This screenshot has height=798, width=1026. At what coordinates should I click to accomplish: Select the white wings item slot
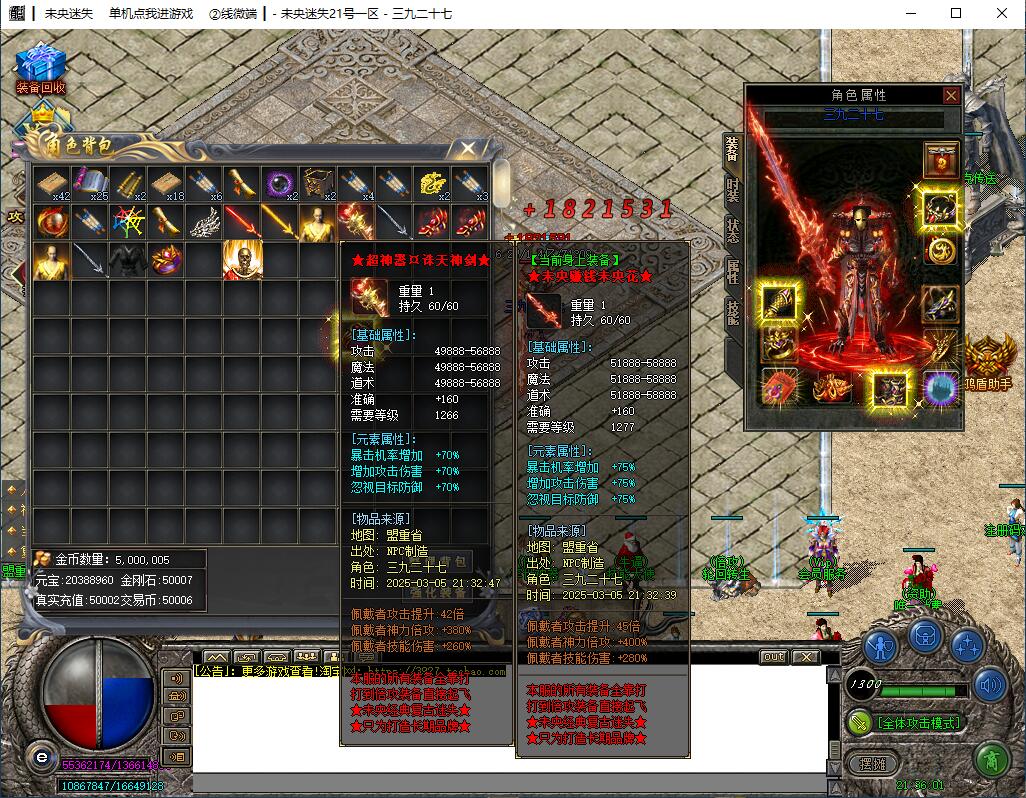pos(203,222)
